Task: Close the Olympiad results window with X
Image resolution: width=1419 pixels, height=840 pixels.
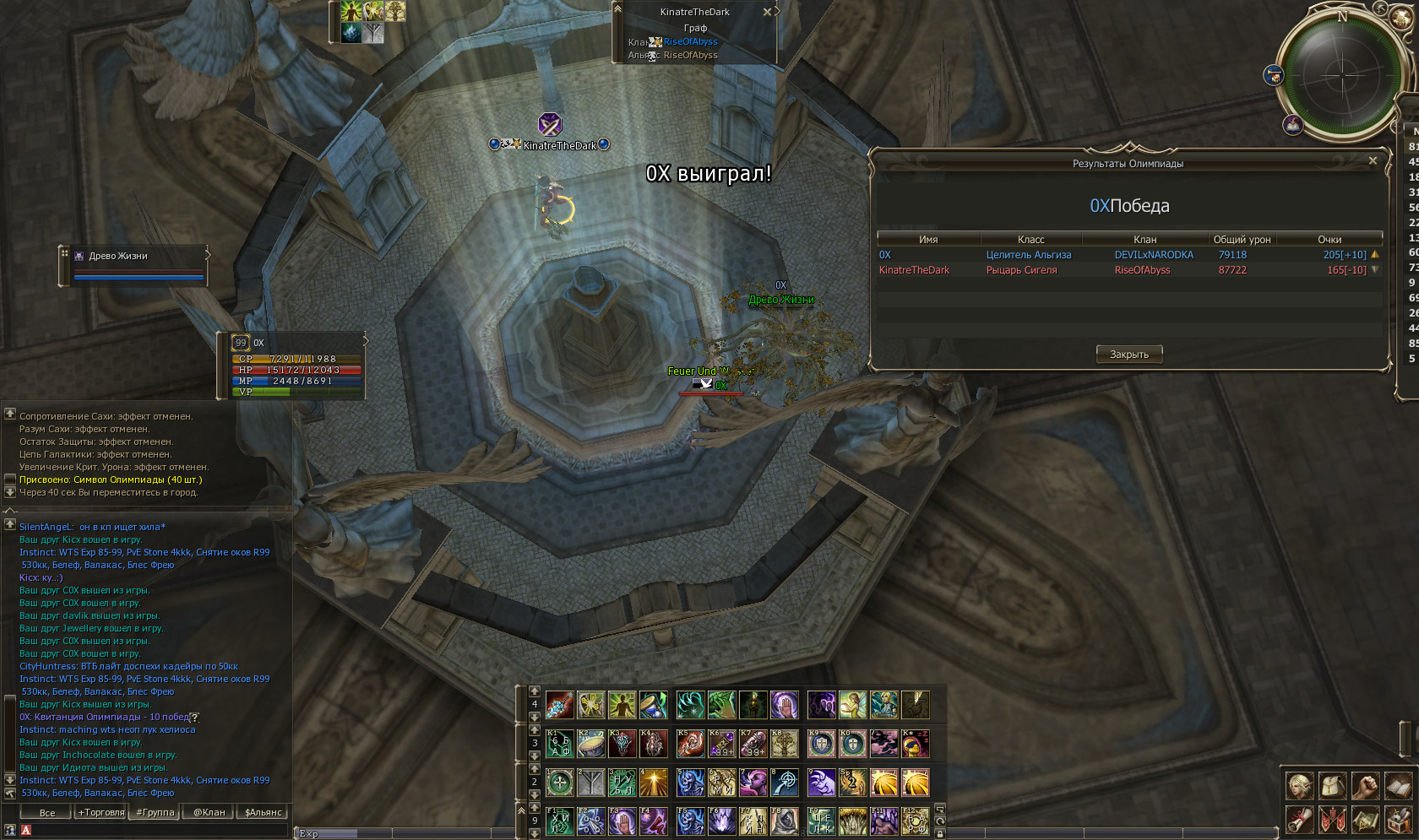Action: (1373, 160)
